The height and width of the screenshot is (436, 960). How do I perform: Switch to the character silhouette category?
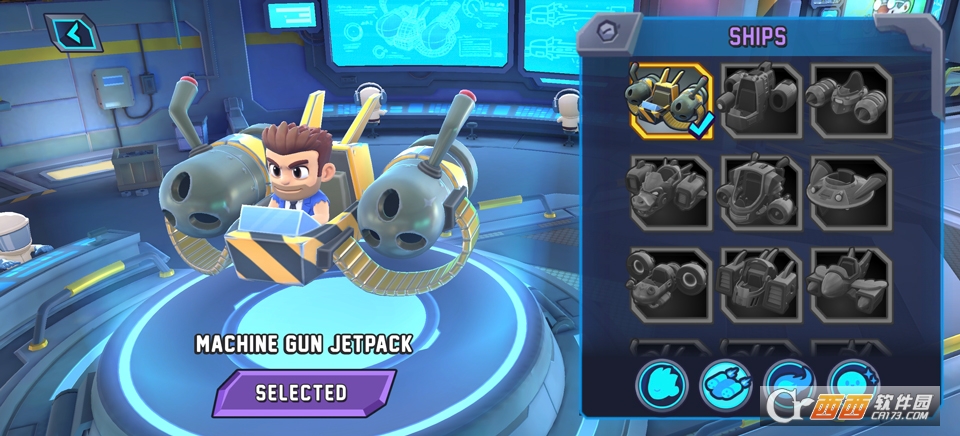(x=662, y=385)
